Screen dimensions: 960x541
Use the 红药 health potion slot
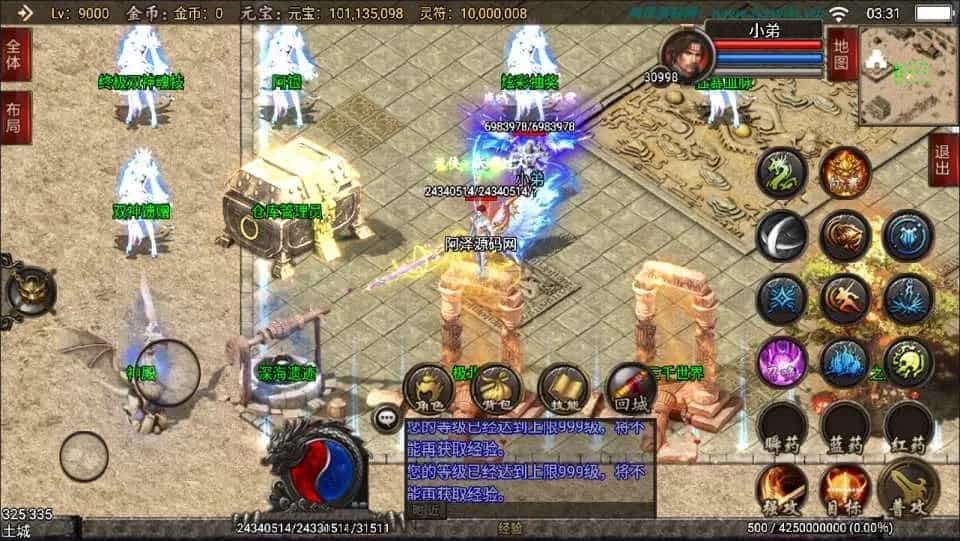tap(908, 426)
